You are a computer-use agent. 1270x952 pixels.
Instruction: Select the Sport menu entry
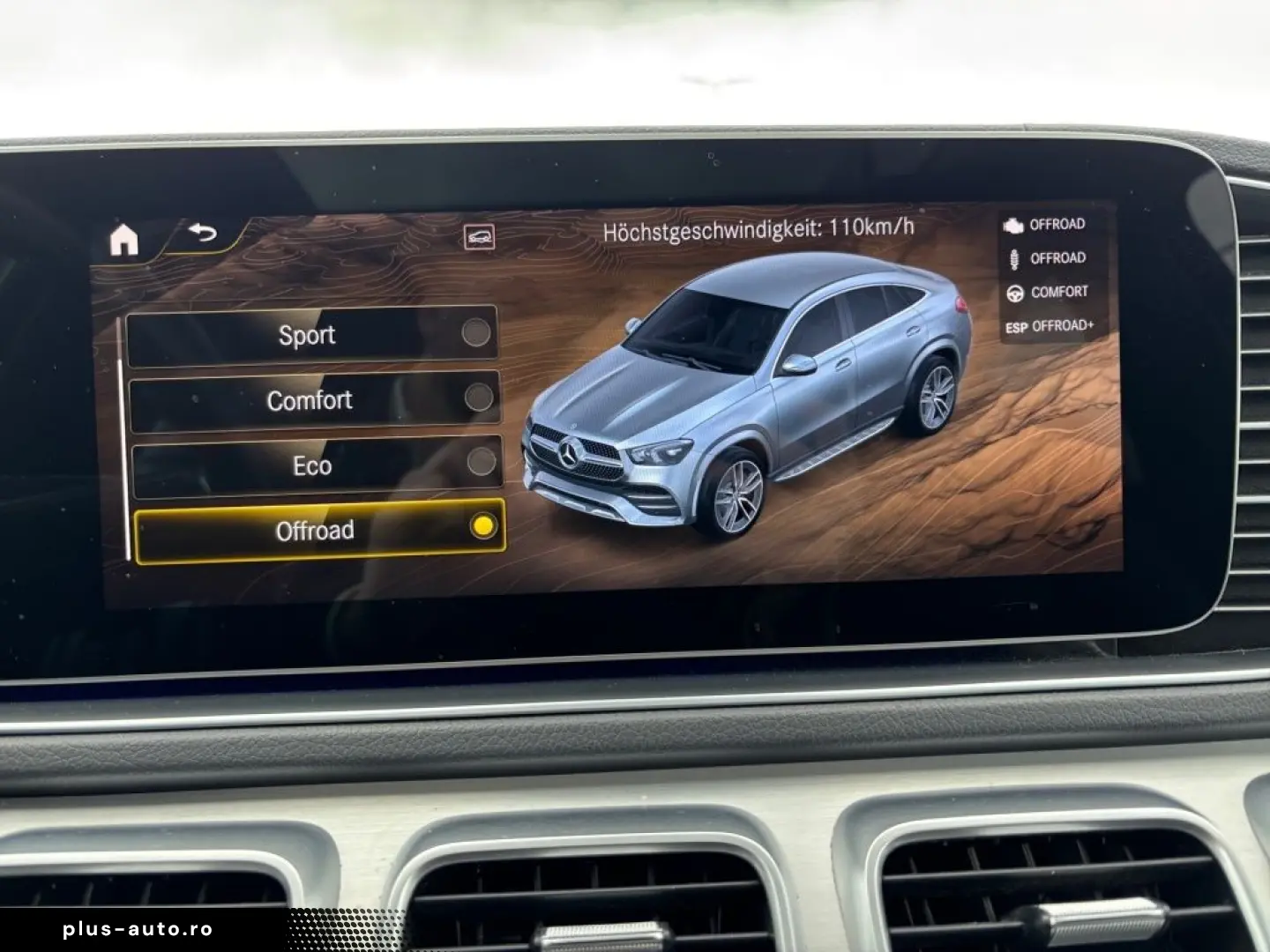[x=307, y=334]
